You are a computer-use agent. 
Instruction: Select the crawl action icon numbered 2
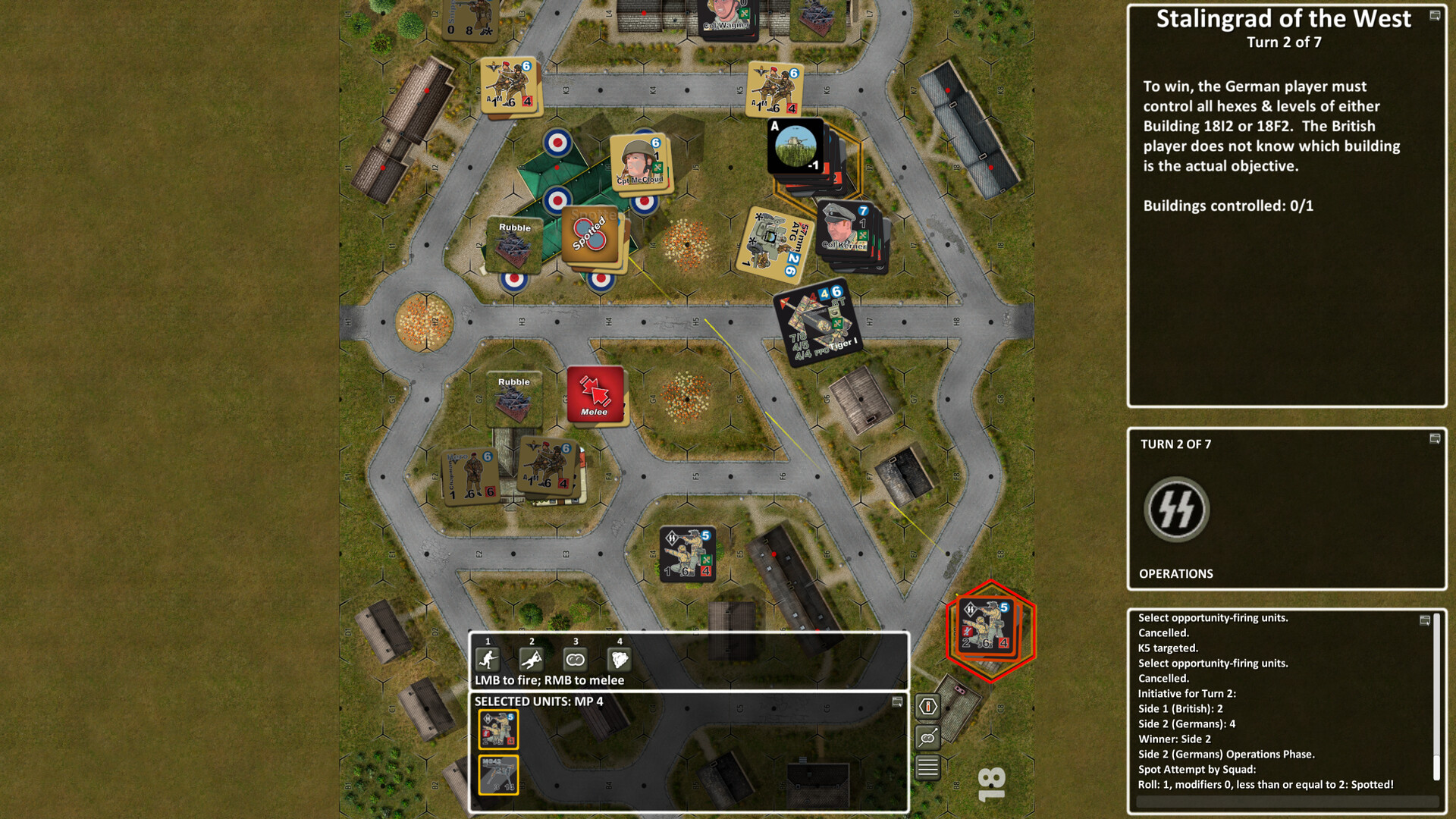(x=533, y=659)
